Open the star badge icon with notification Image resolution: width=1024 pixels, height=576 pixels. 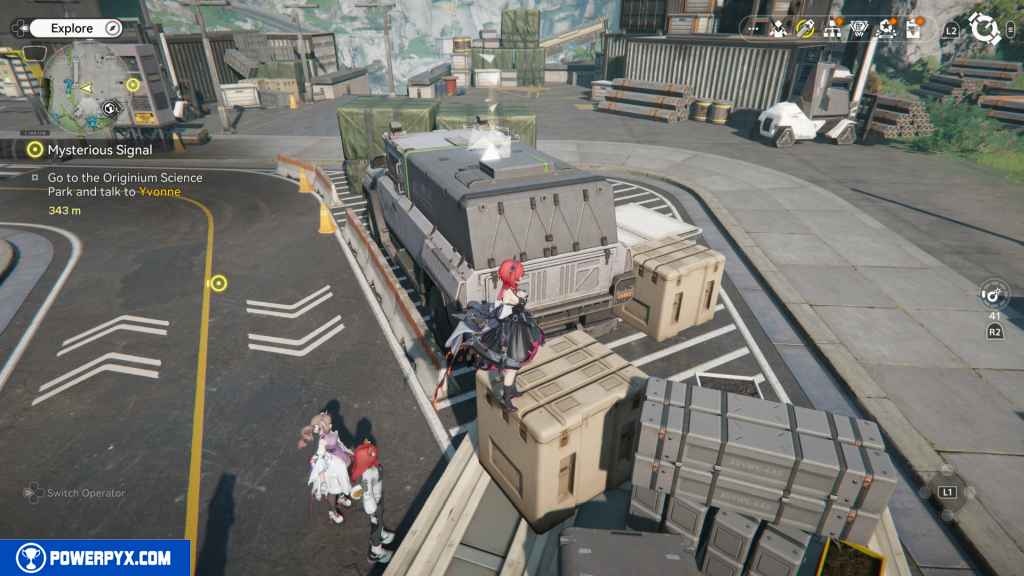(x=887, y=29)
